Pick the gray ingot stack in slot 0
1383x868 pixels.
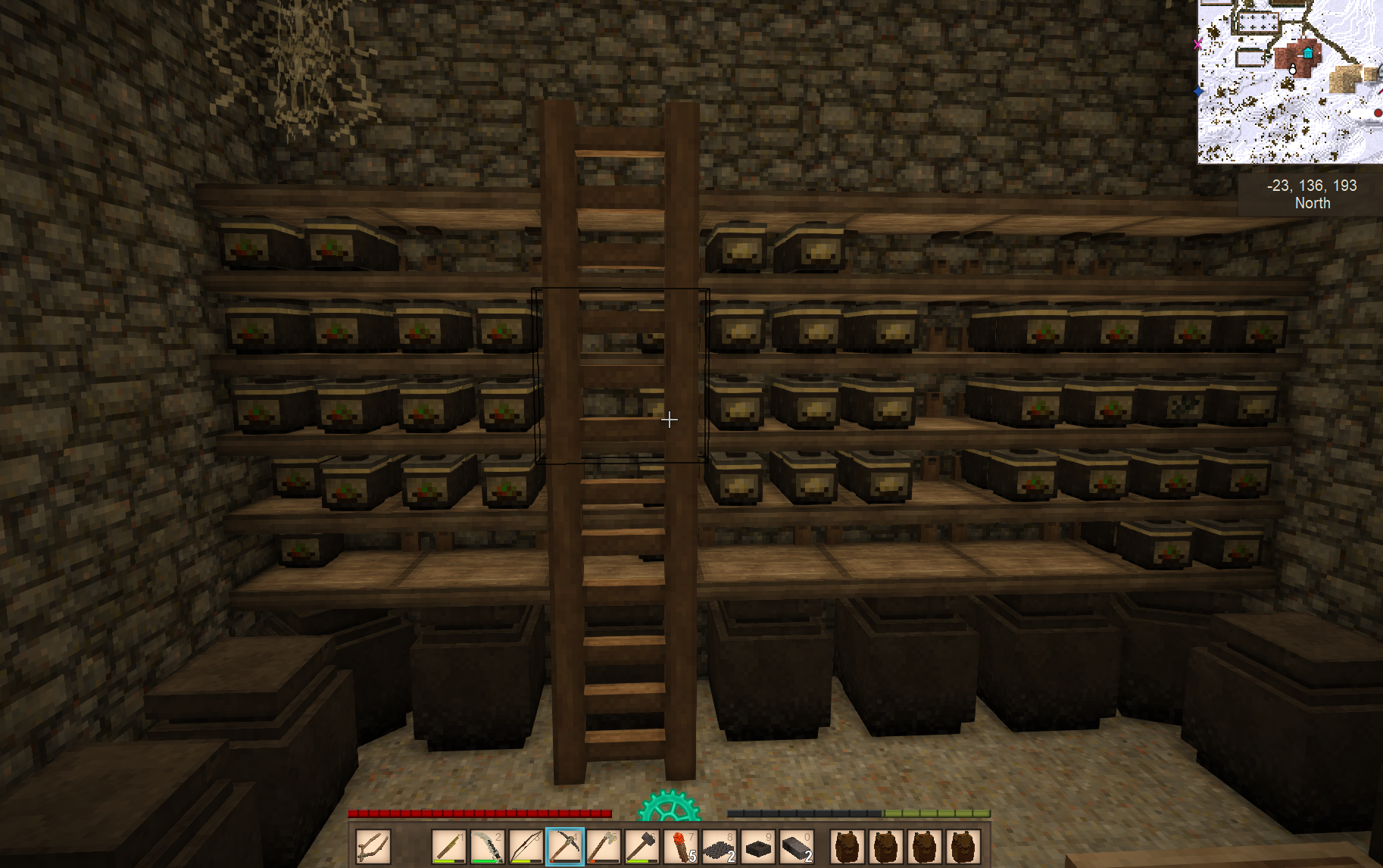point(797,846)
